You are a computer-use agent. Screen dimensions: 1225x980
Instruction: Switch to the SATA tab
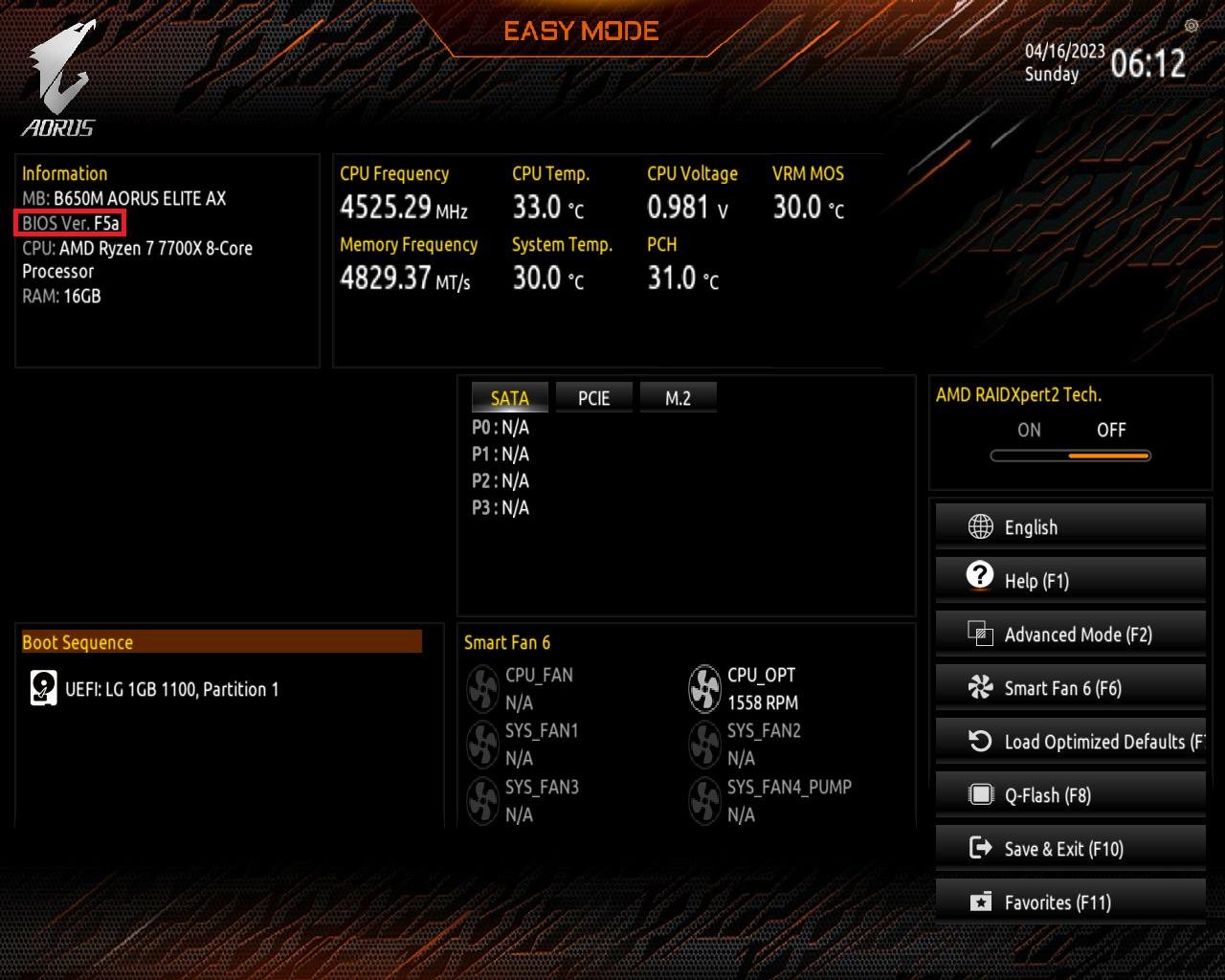point(509,398)
